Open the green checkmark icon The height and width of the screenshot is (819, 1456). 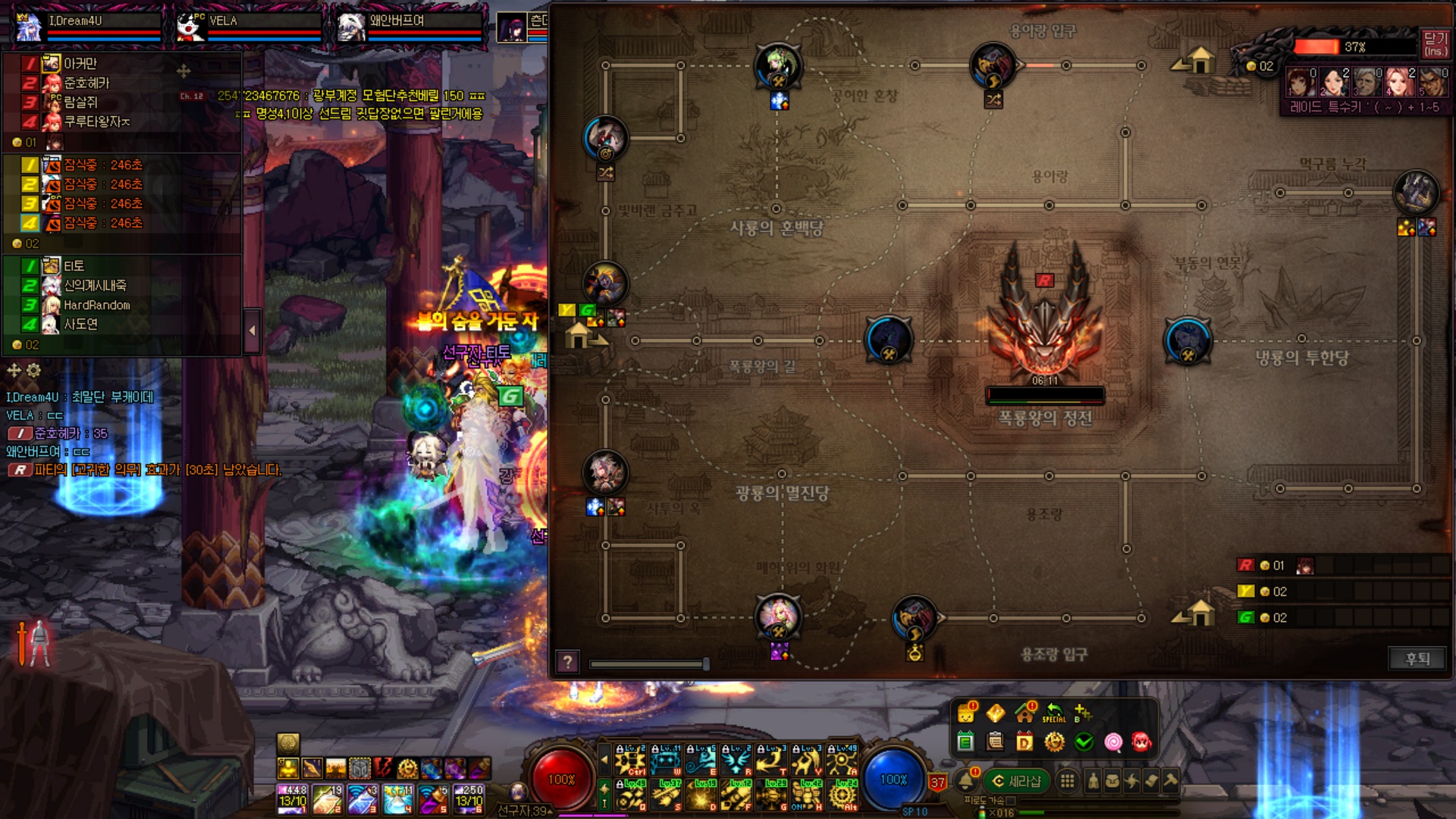[1084, 742]
